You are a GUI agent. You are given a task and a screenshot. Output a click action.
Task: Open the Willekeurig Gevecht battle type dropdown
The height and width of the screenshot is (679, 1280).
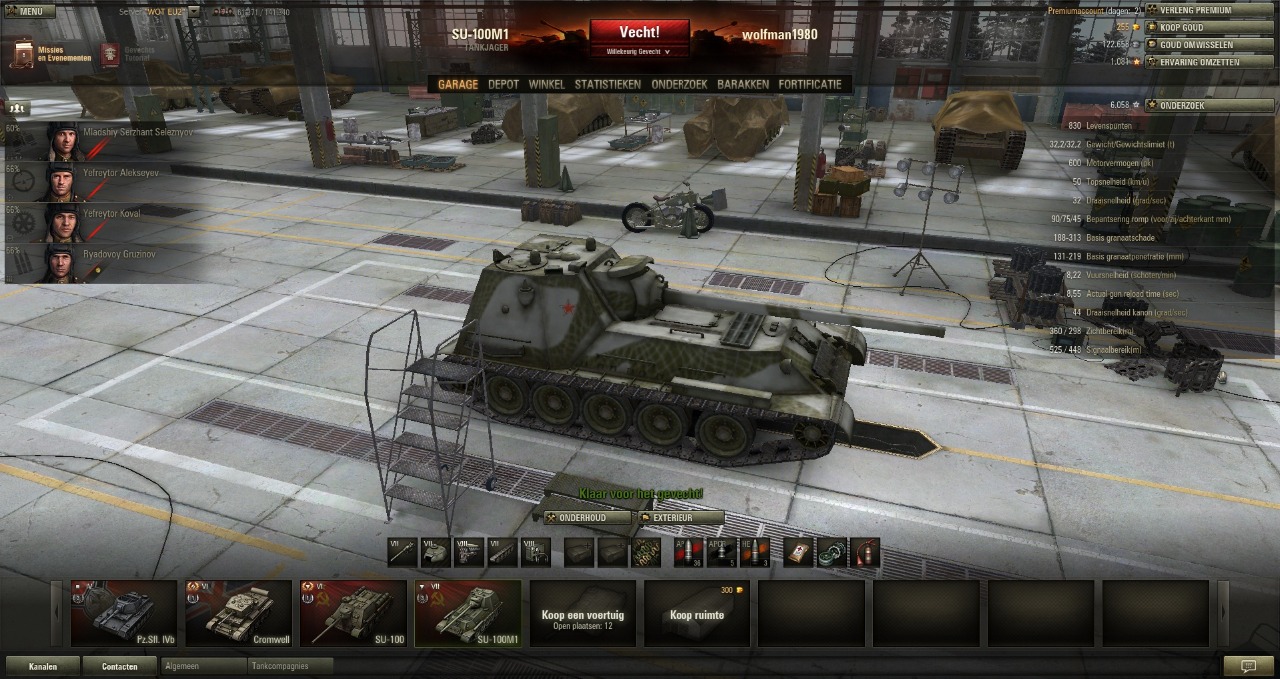[x=639, y=51]
